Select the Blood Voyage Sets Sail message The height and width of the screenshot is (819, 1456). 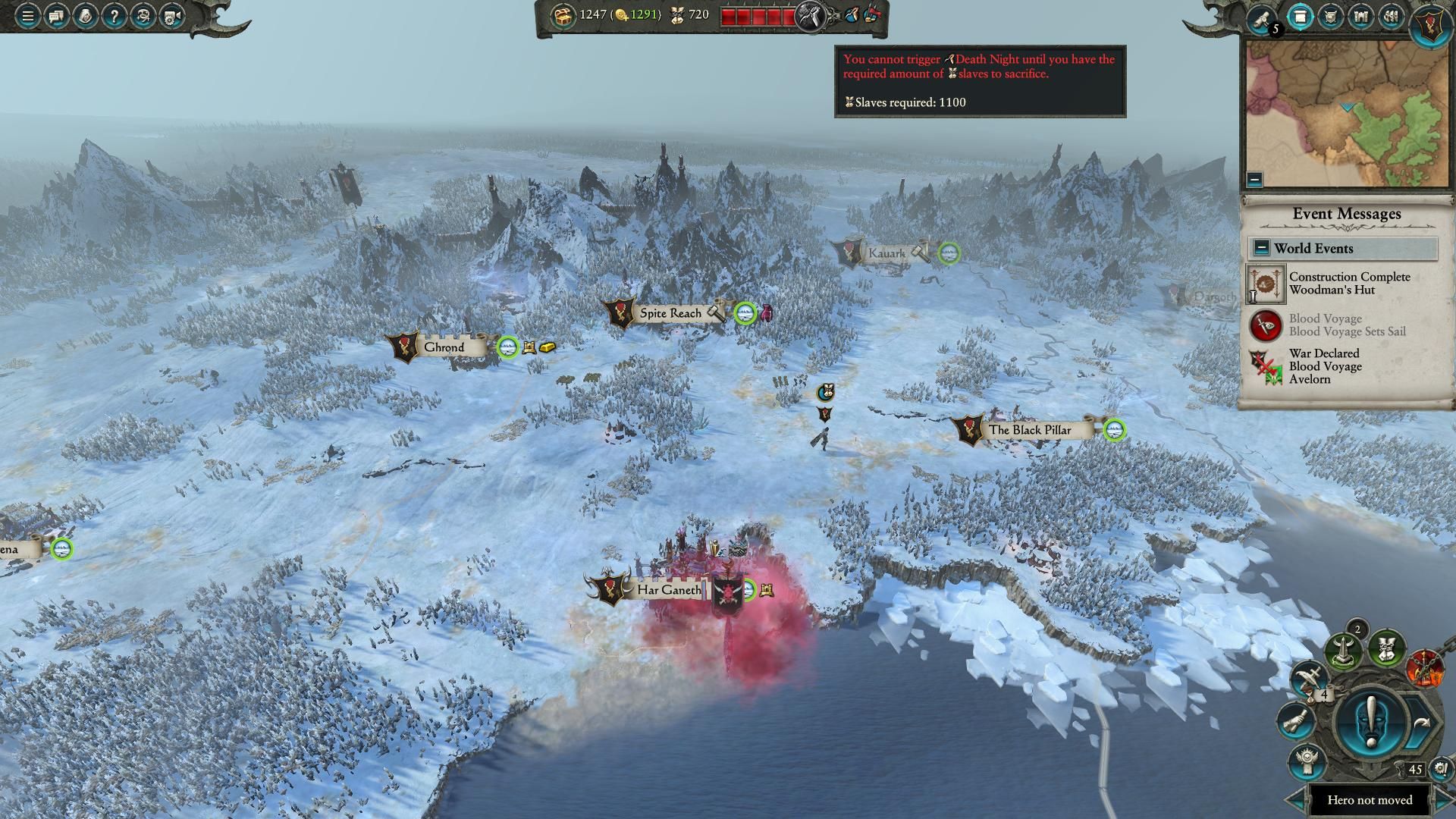pyautogui.click(x=1347, y=325)
